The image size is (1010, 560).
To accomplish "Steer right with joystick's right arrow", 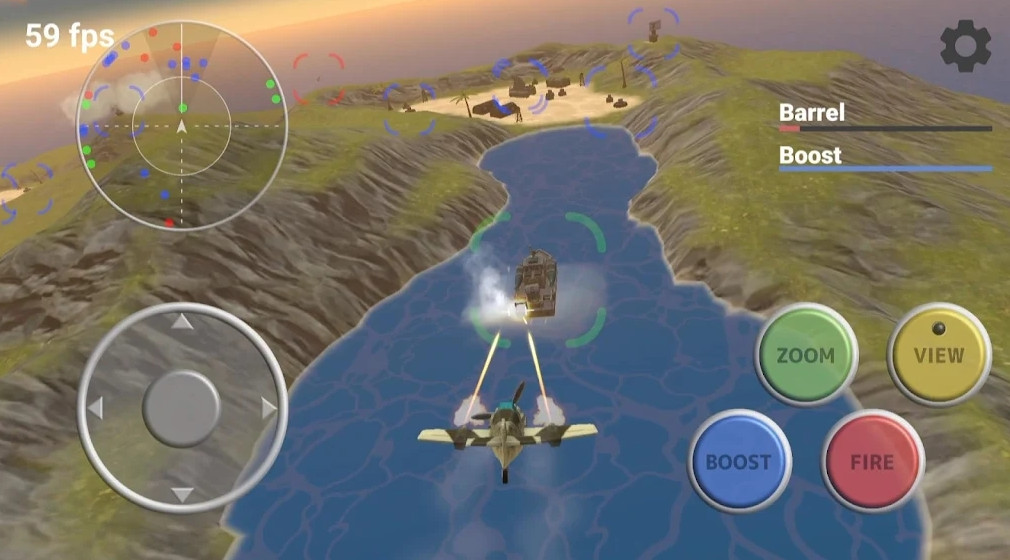I will point(268,408).
